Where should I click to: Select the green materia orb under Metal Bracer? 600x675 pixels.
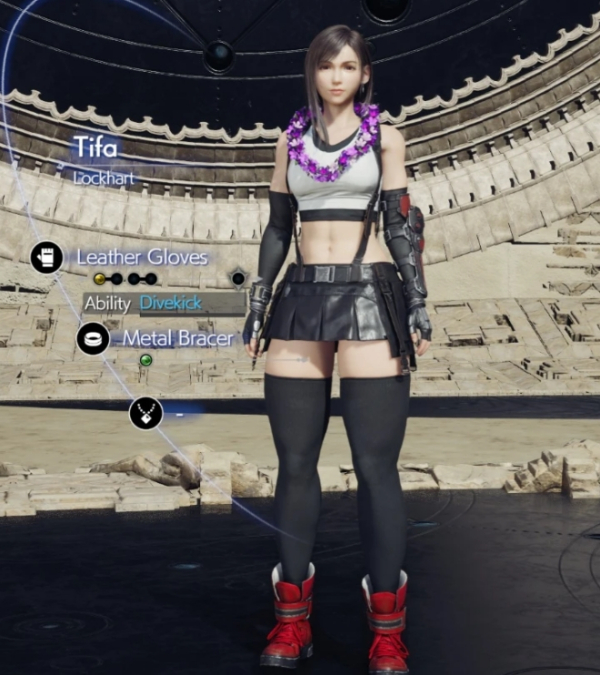click(146, 360)
